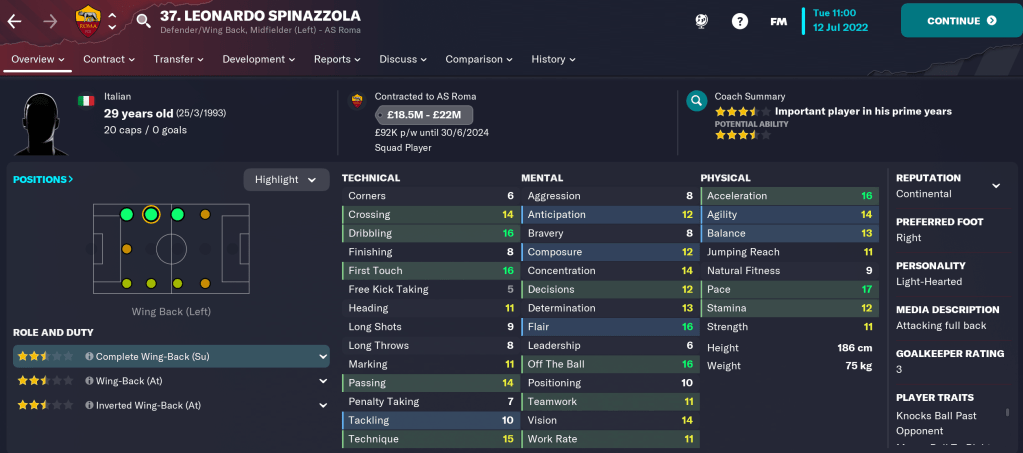Go back with the left arrow
This screenshot has width=1023, height=453.
tap(14, 20)
